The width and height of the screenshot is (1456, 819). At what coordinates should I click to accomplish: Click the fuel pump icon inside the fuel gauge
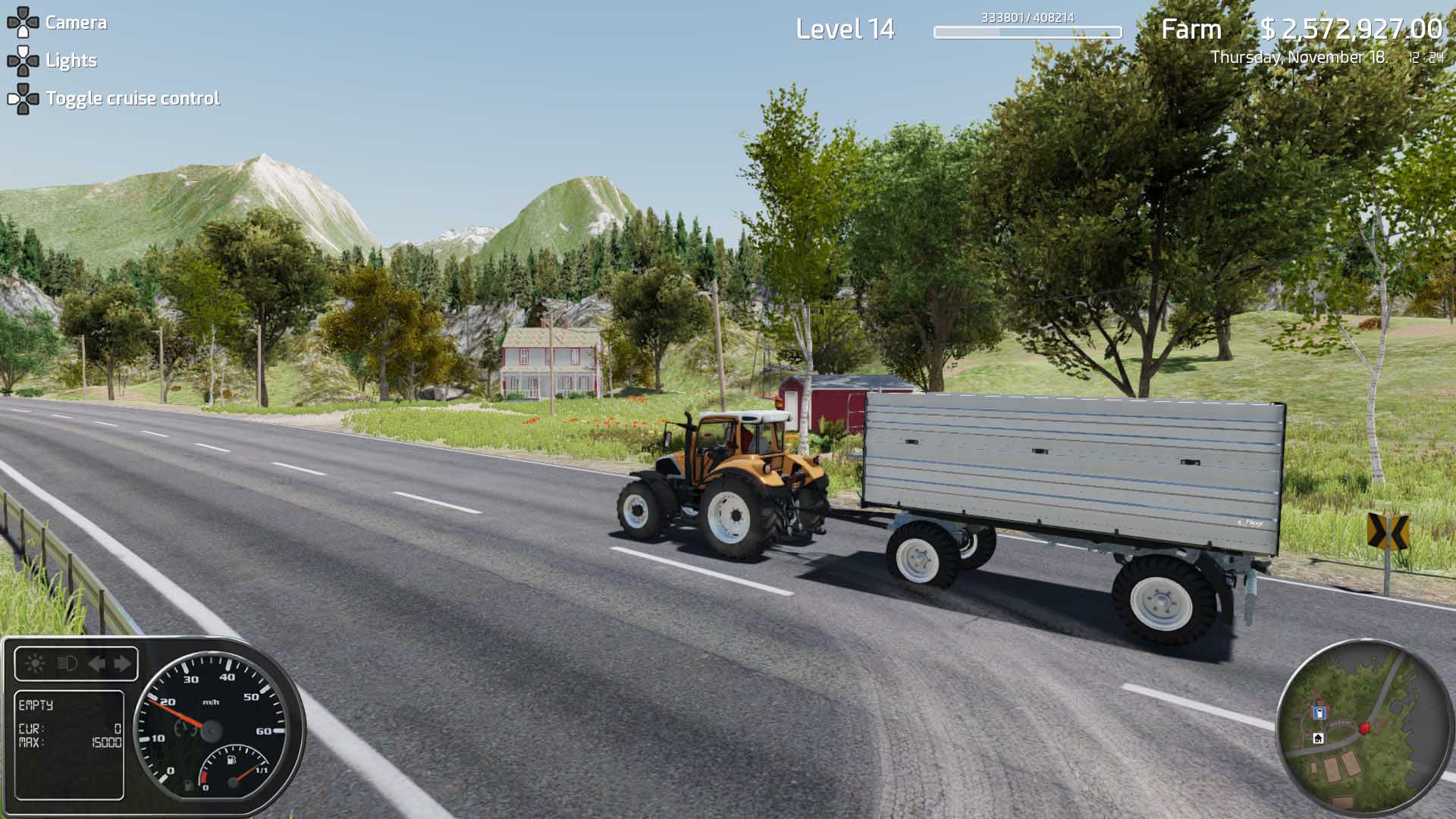coord(231,761)
